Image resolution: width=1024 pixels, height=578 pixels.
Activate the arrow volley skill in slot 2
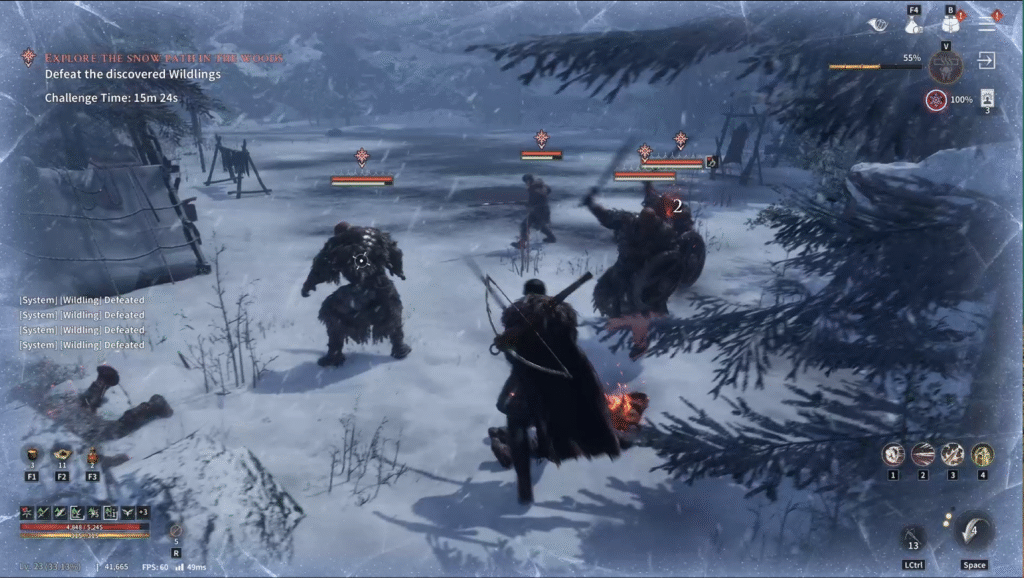(x=923, y=455)
